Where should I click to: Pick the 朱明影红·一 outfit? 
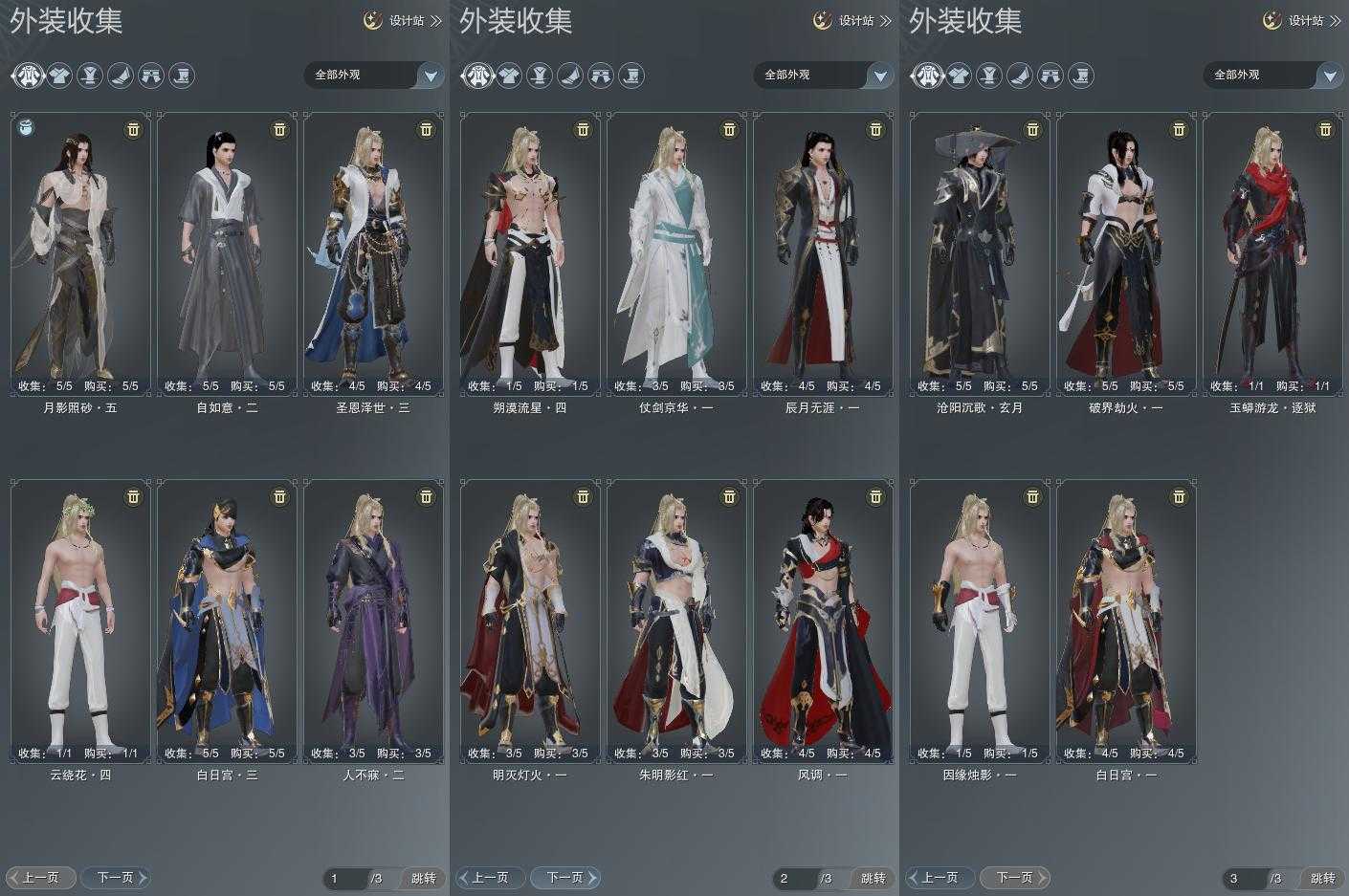[676, 622]
